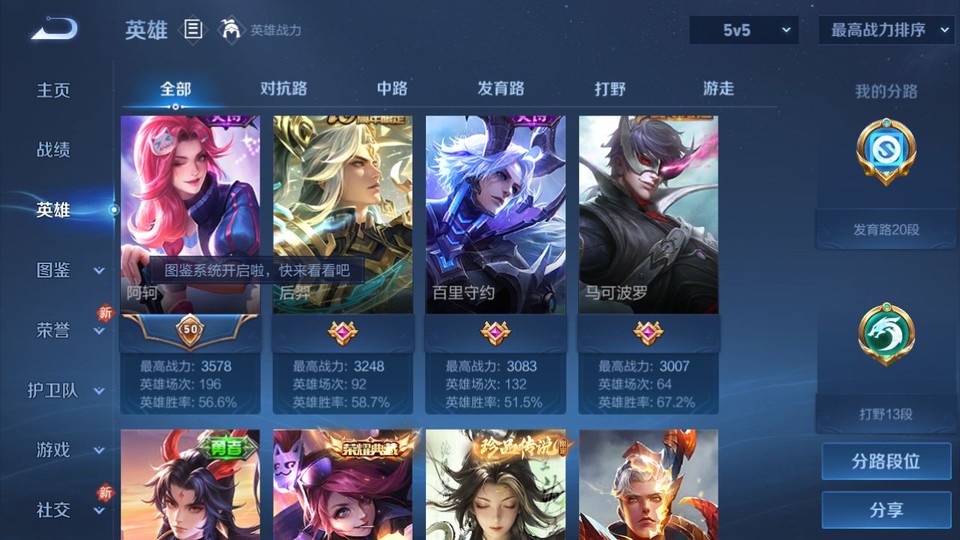Open the 5v5 mode dropdown
Viewport: 960px width, 540px height.
pyautogui.click(x=745, y=30)
